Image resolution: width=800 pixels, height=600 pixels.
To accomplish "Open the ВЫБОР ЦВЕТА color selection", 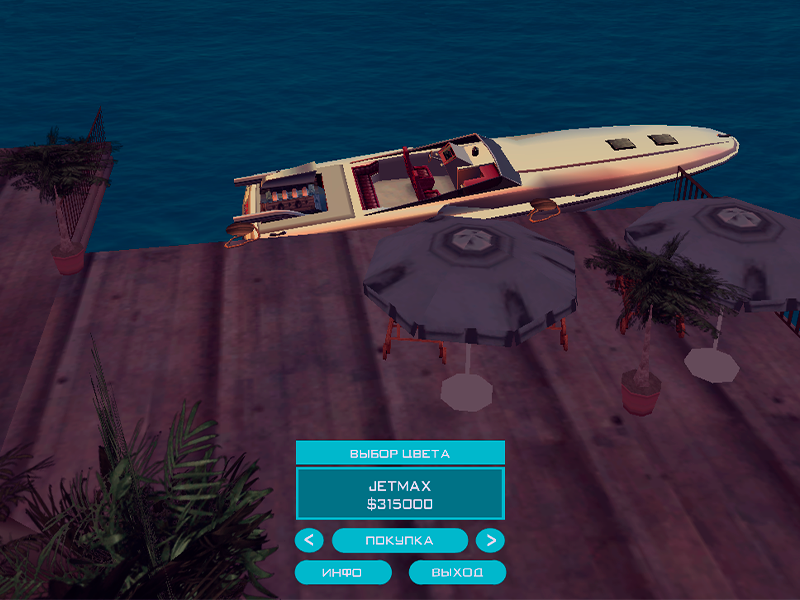I will pos(400,453).
